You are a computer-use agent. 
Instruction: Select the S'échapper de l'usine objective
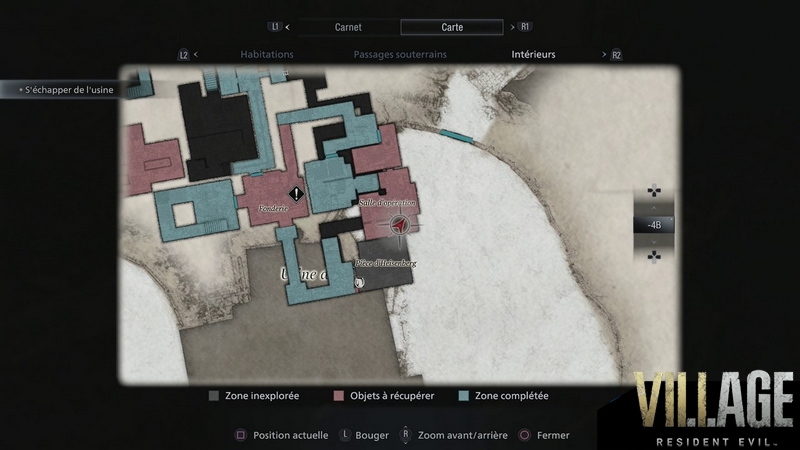tap(64, 90)
